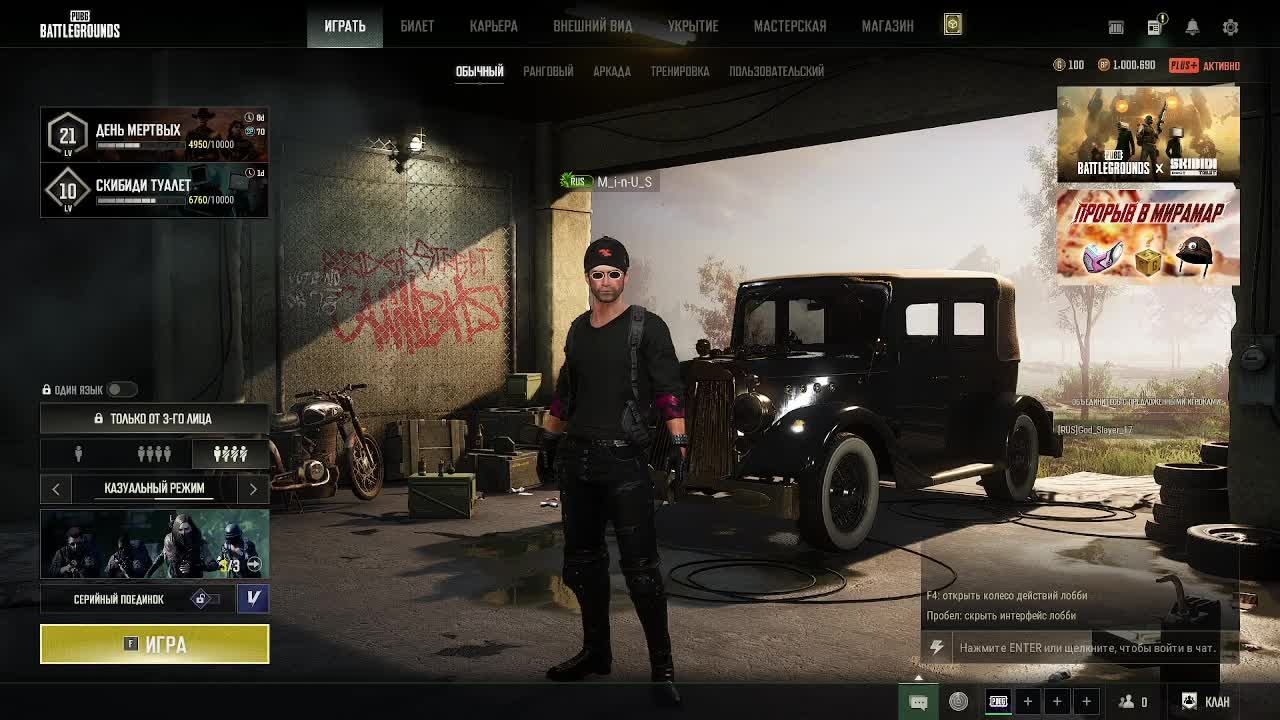Click the chat input field
1280x720 pixels.
point(1086,648)
